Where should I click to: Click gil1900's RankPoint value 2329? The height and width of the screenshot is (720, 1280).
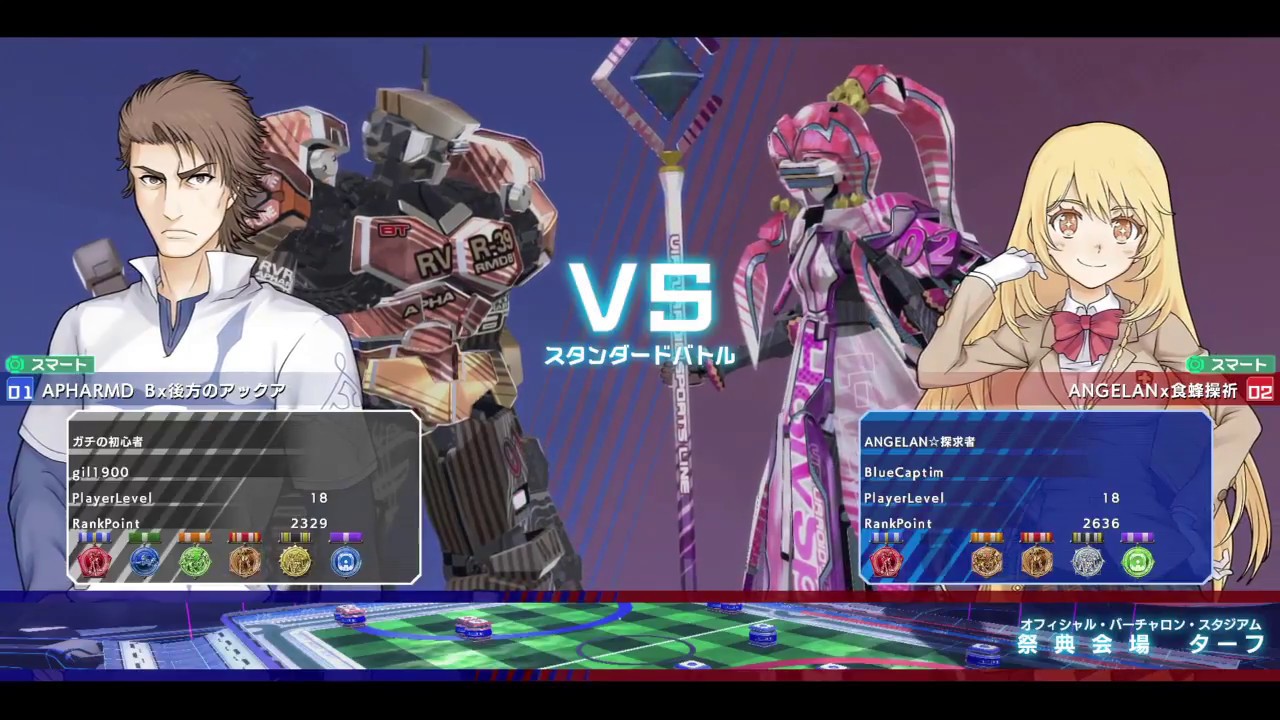coord(309,523)
